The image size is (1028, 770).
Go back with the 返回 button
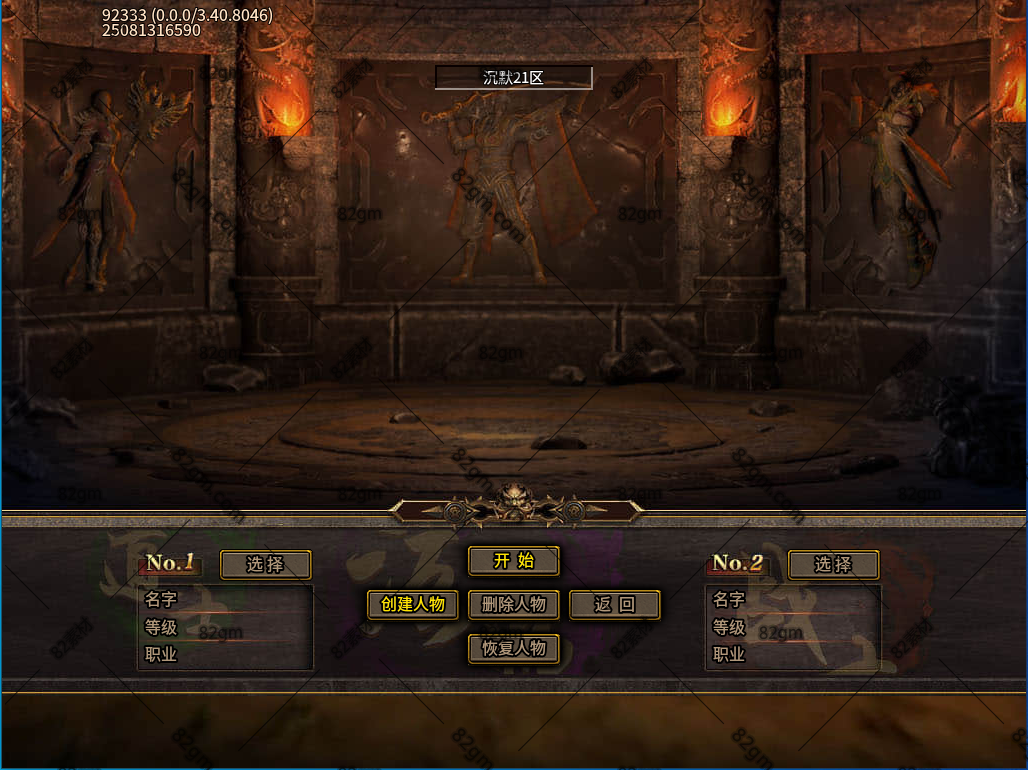point(615,604)
